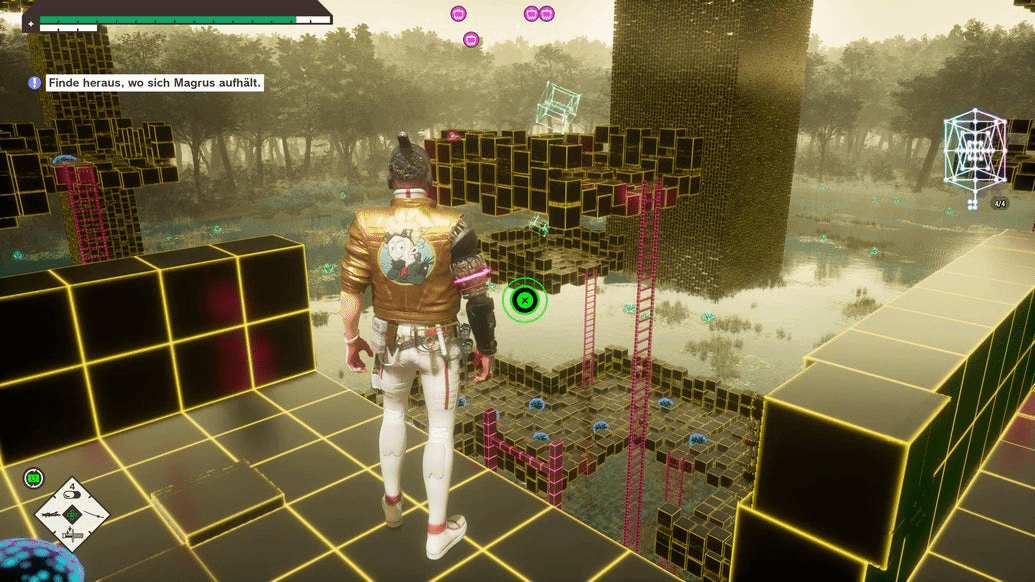Screen dimensions: 1035x582
Task: Click the green circular swap icon
Action: click(x=34, y=479)
